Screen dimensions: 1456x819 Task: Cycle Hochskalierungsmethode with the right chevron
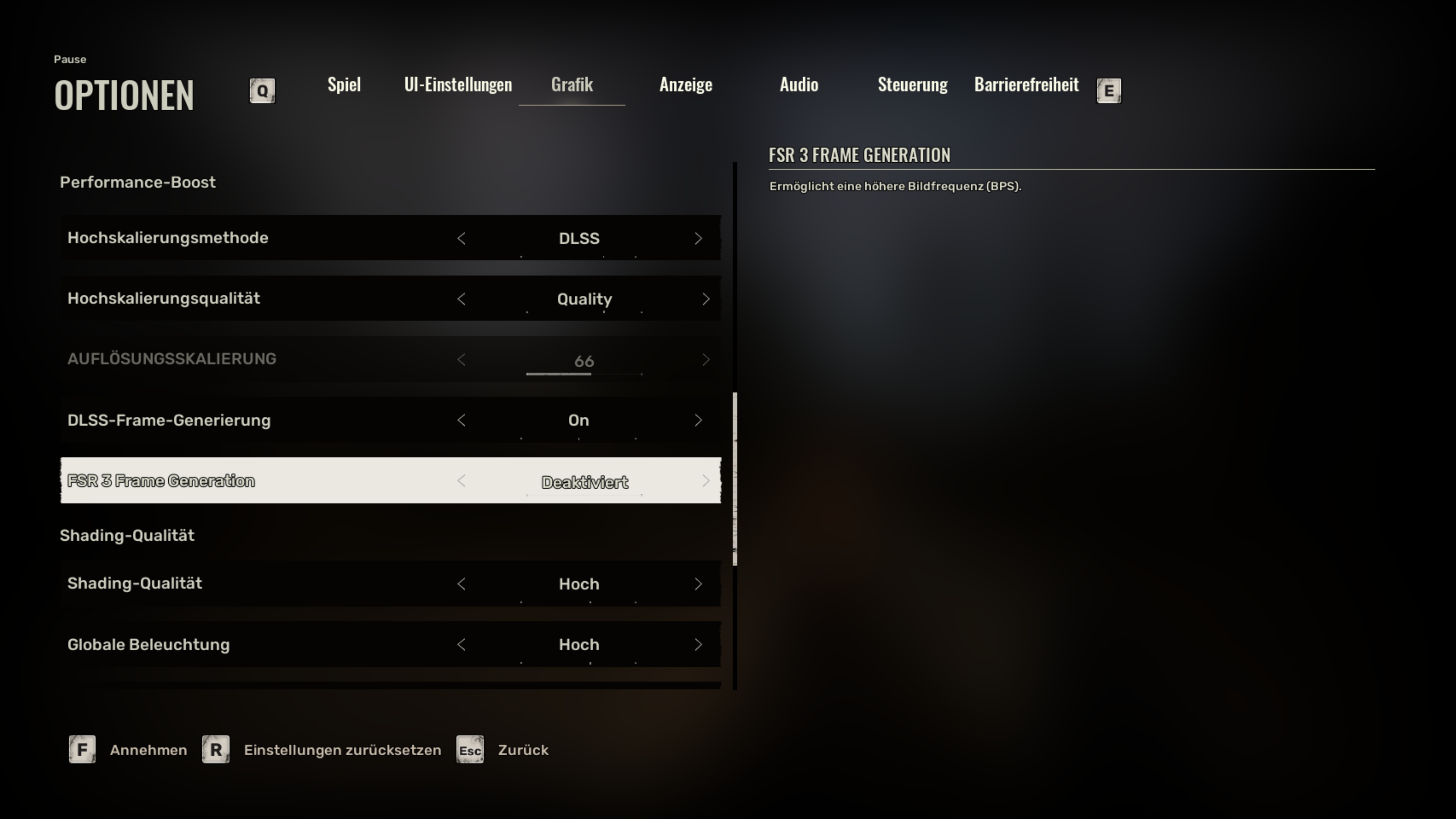699,238
